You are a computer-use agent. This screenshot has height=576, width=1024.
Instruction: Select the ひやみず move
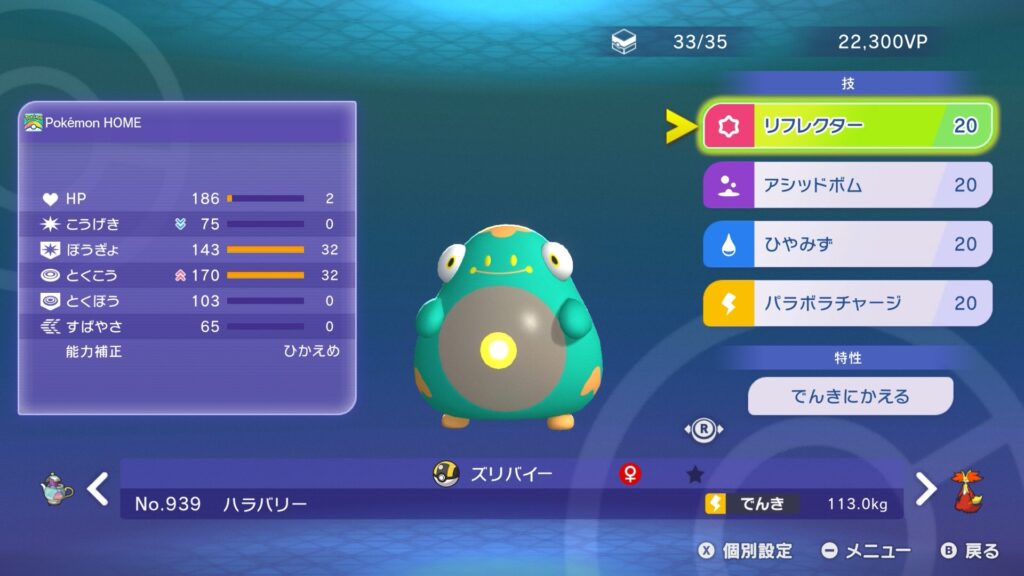pos(848,244)
